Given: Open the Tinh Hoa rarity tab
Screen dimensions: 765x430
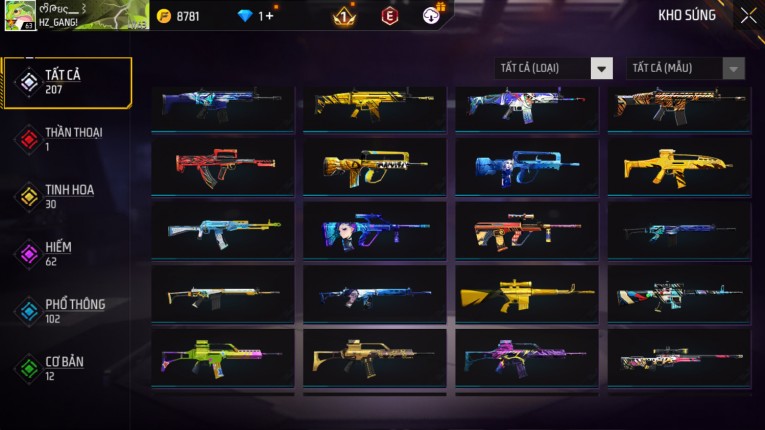Looking at the screenshot, I should point(68,196).
